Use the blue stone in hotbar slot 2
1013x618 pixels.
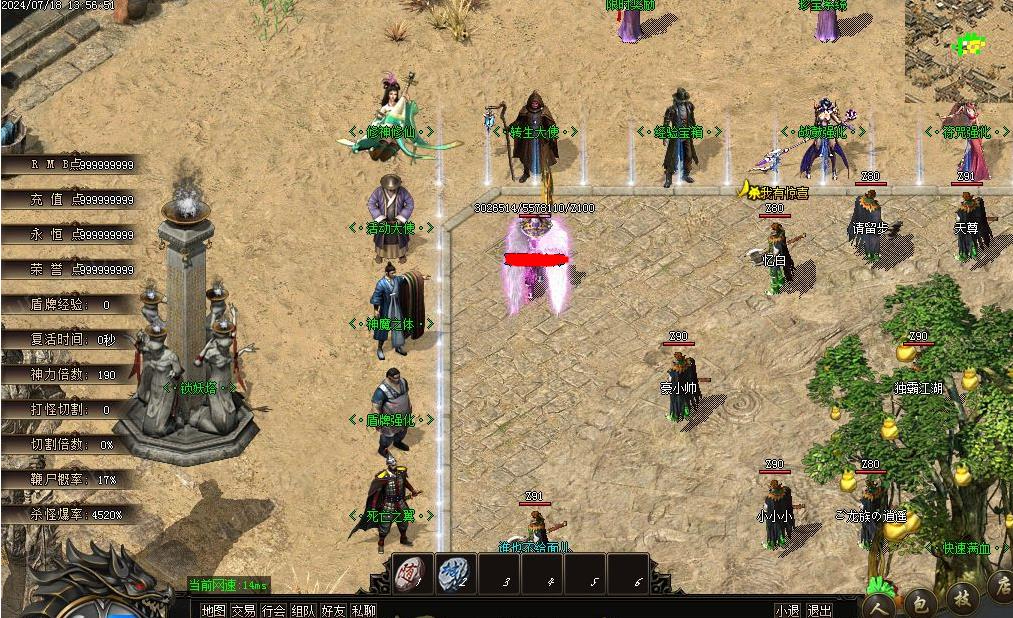point(456,573)
